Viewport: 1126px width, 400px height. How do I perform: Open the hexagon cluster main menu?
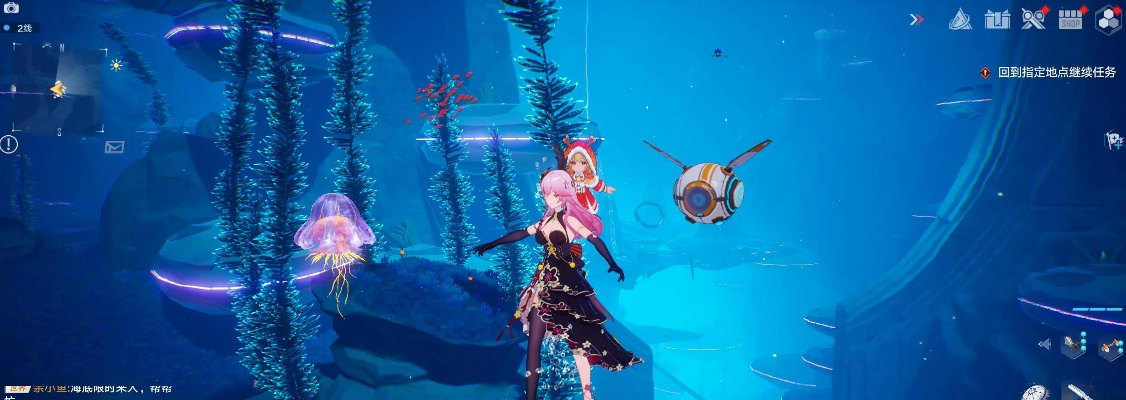click(1107, 18)
